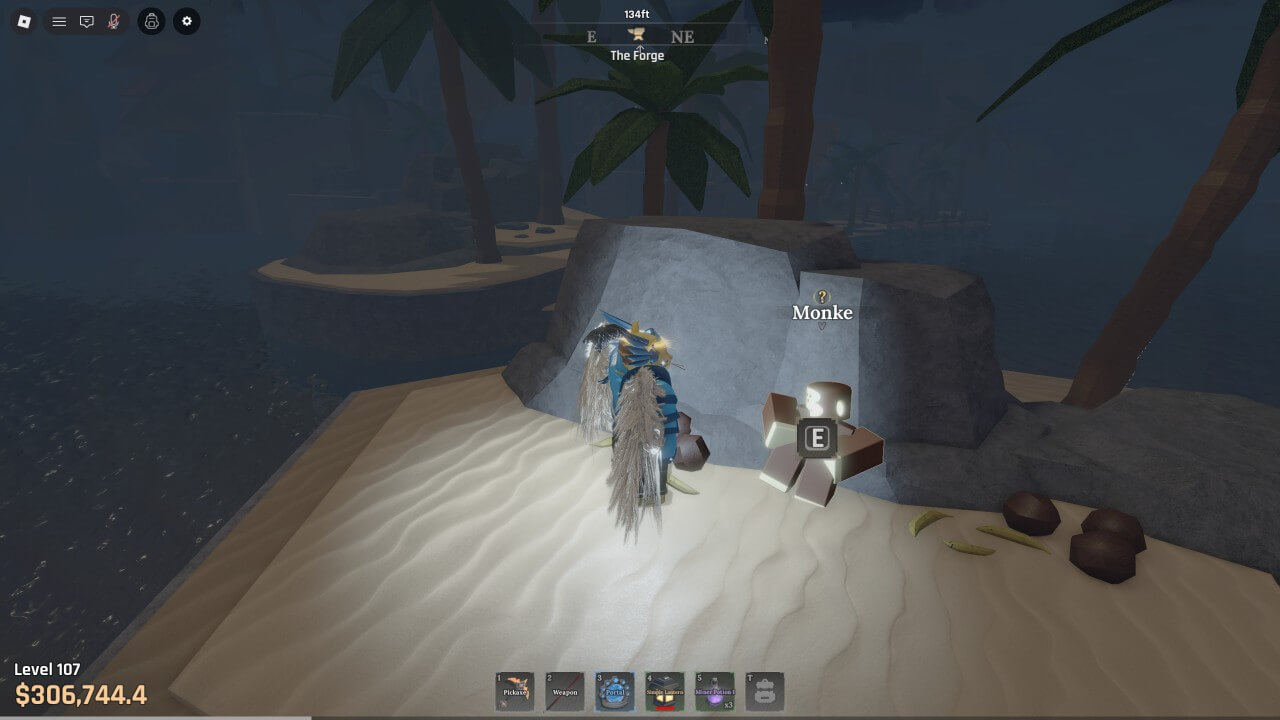Image resolution: width=1280 pixels, height=720 pixels.
Task: Open the gear settings button
Action: [186, 21]
